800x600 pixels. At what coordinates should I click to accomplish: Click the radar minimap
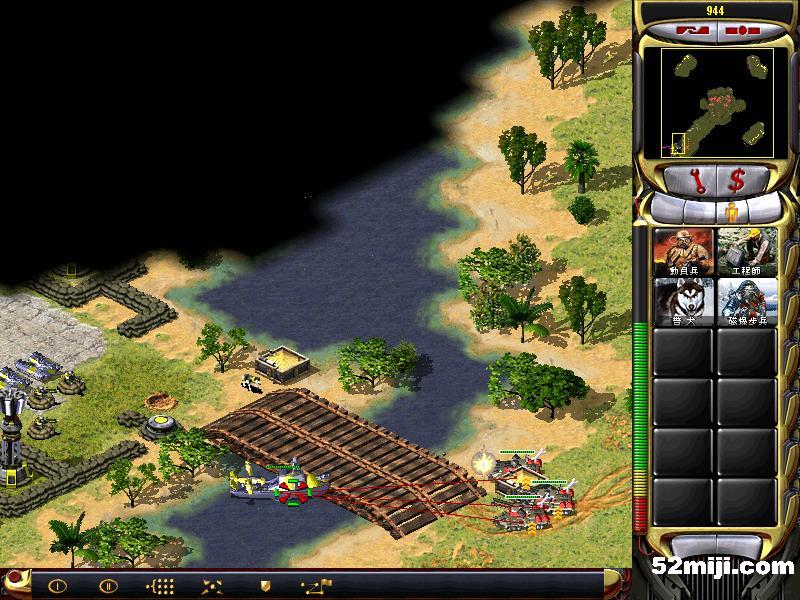[x=716, y=102]
